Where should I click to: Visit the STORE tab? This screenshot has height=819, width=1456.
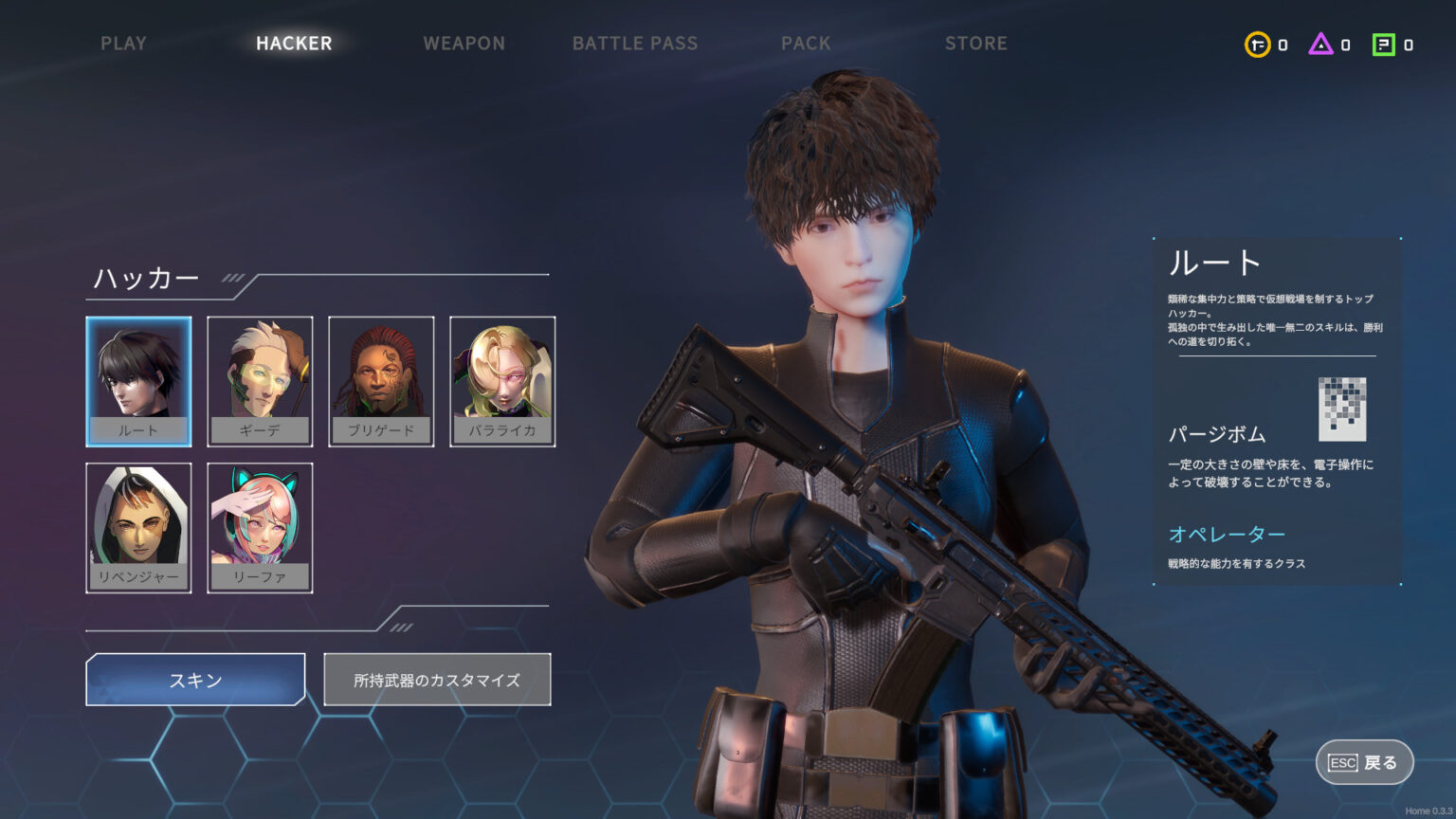tap(975, 44)
